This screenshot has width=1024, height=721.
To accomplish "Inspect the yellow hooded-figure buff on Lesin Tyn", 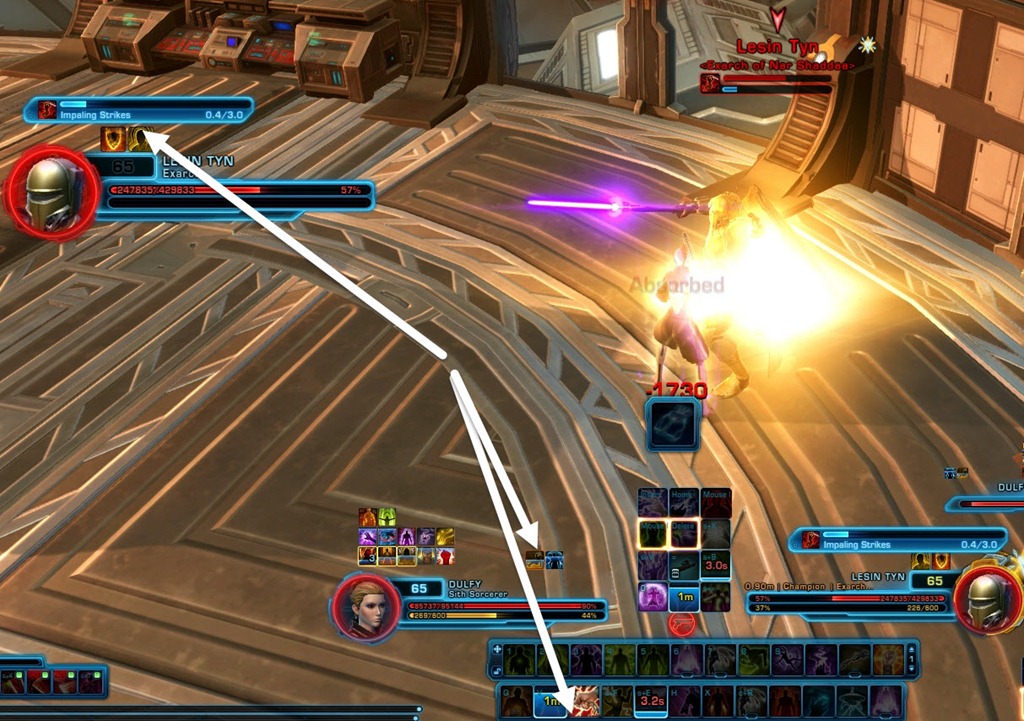I will pyautogui.click(x=141, y=140).
